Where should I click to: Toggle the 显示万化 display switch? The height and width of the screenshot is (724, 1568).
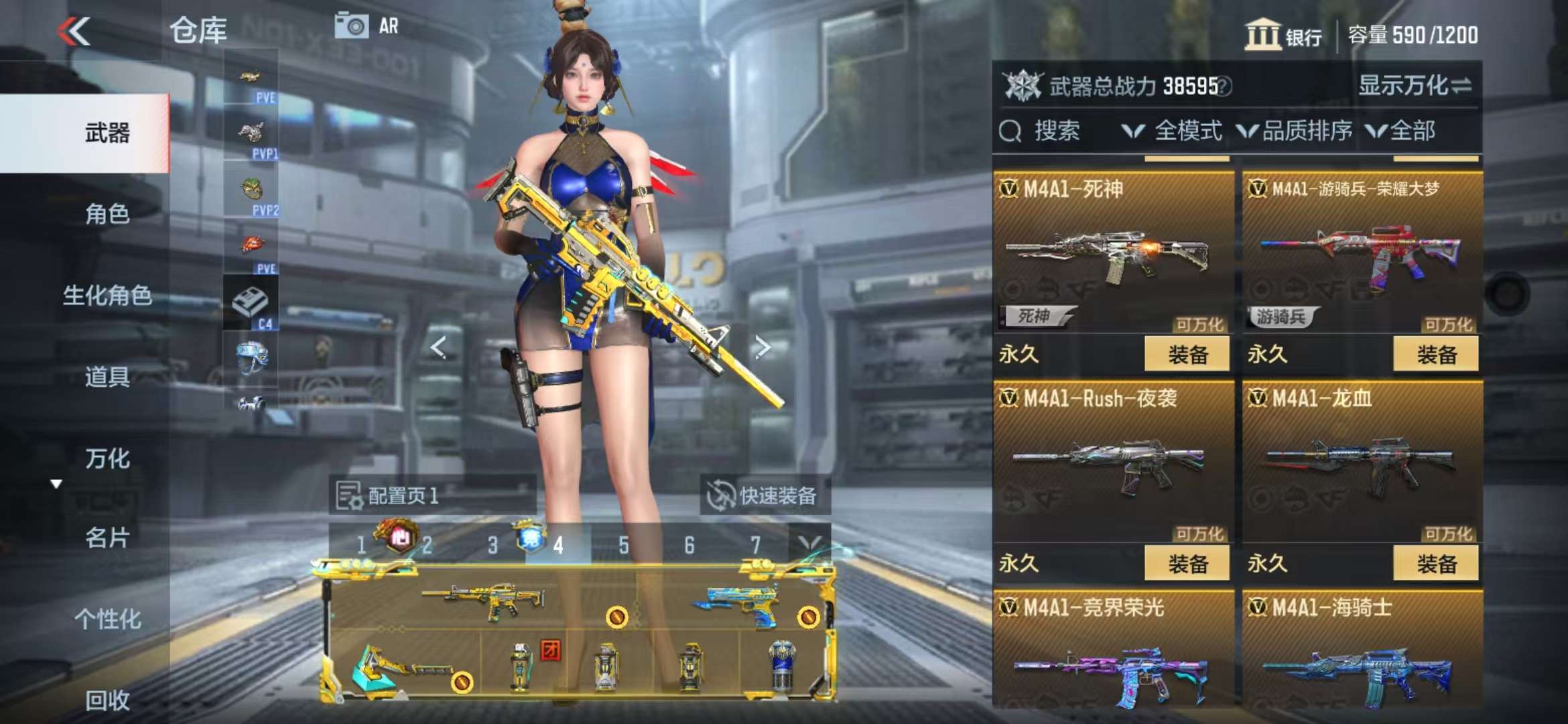tap(1414, 86)
